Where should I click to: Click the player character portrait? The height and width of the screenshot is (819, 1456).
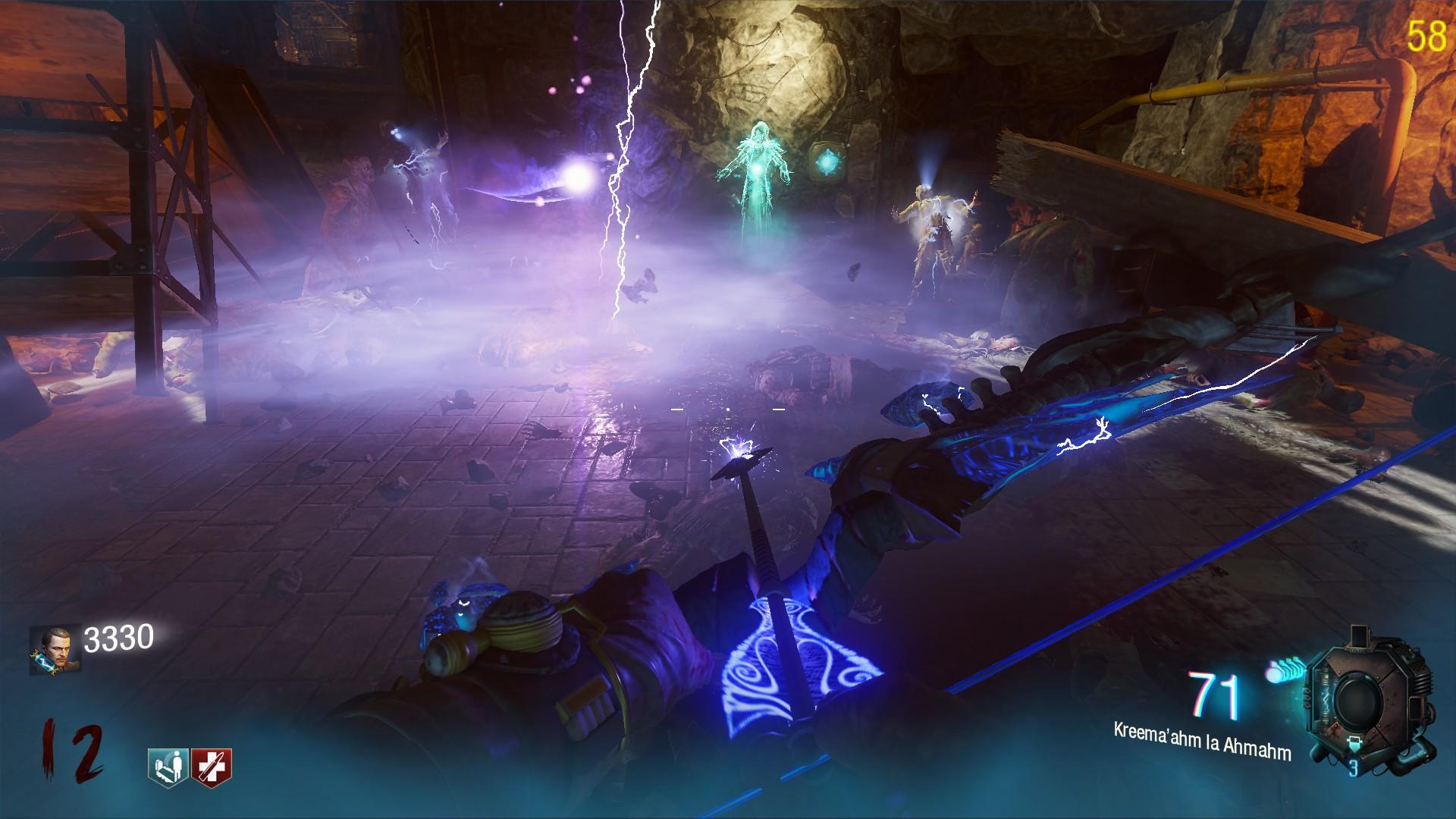click(x=53, y=651)
